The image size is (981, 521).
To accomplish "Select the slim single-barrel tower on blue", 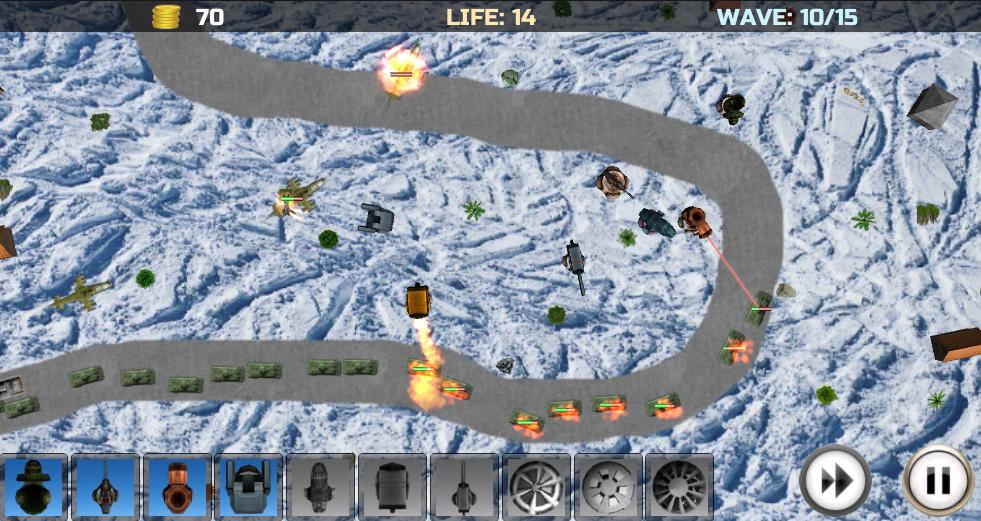I will click(x=106, y=487).
